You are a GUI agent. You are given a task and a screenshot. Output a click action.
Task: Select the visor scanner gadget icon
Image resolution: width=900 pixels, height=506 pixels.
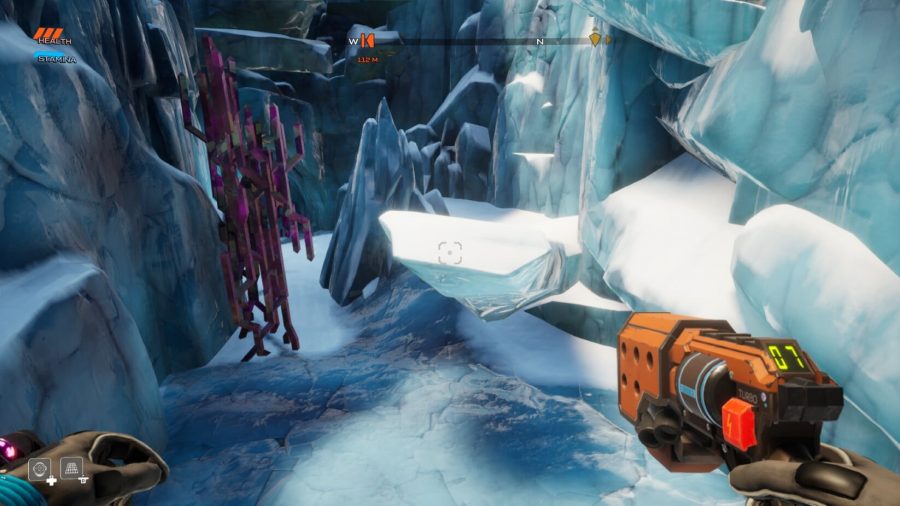pos(40,467)
